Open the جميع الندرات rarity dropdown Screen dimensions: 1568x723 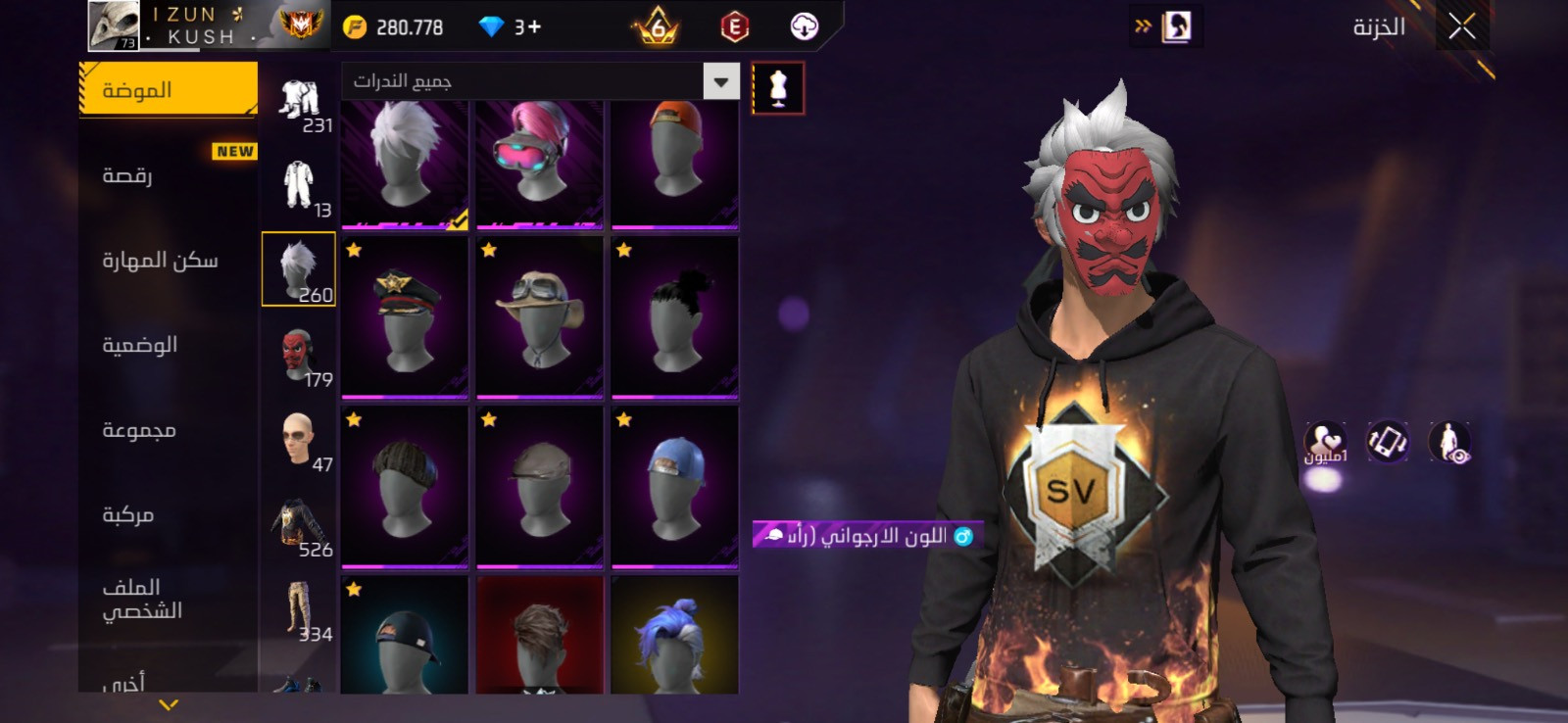coord(720,81)
